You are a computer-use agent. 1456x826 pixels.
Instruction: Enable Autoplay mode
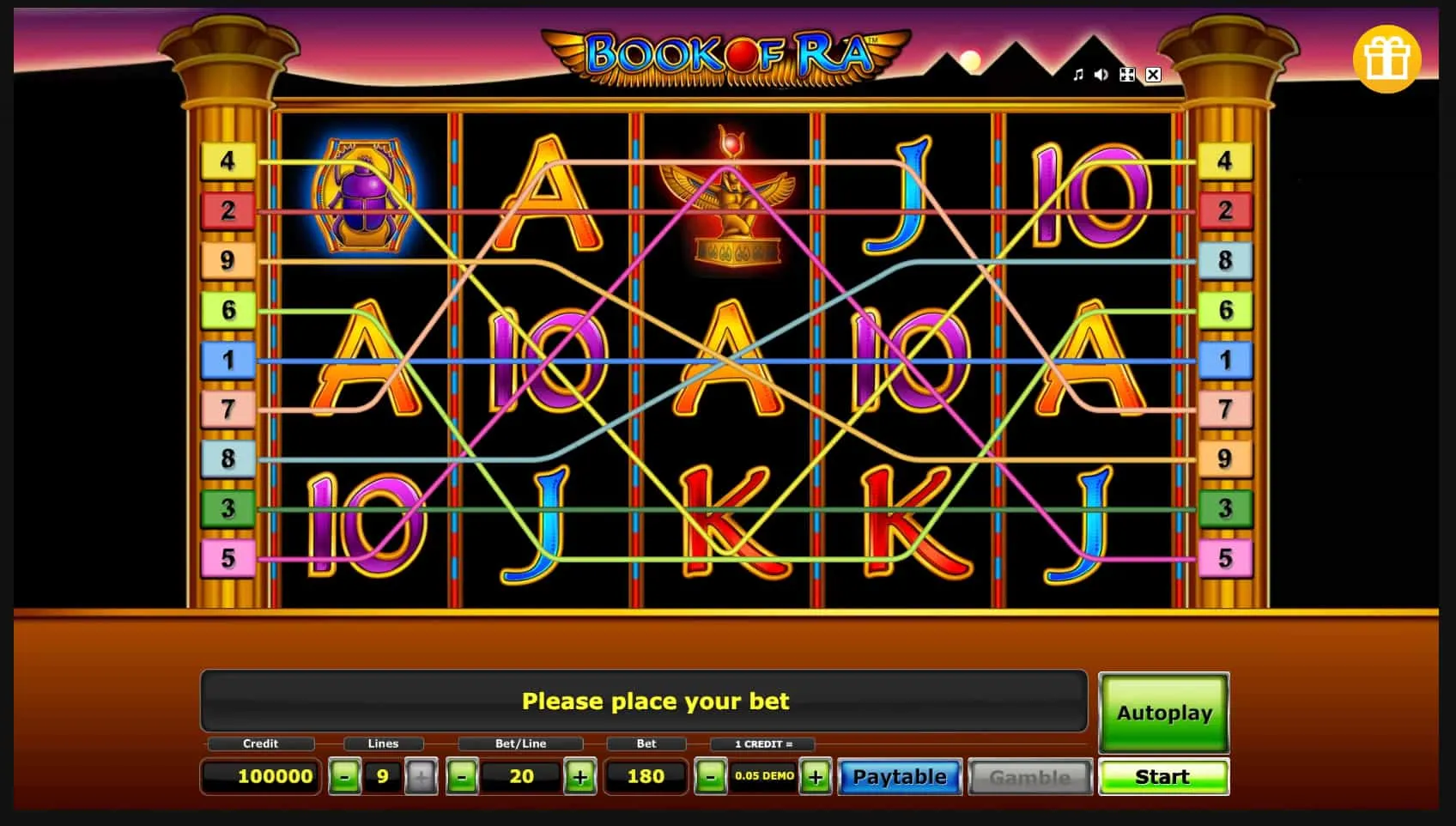(1164, 713)
